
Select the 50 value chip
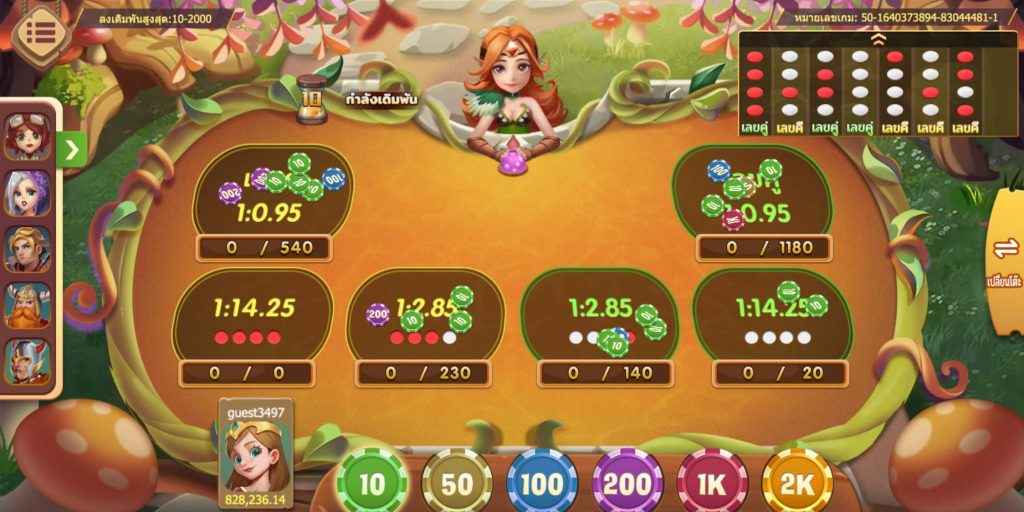tap(457, 484)
